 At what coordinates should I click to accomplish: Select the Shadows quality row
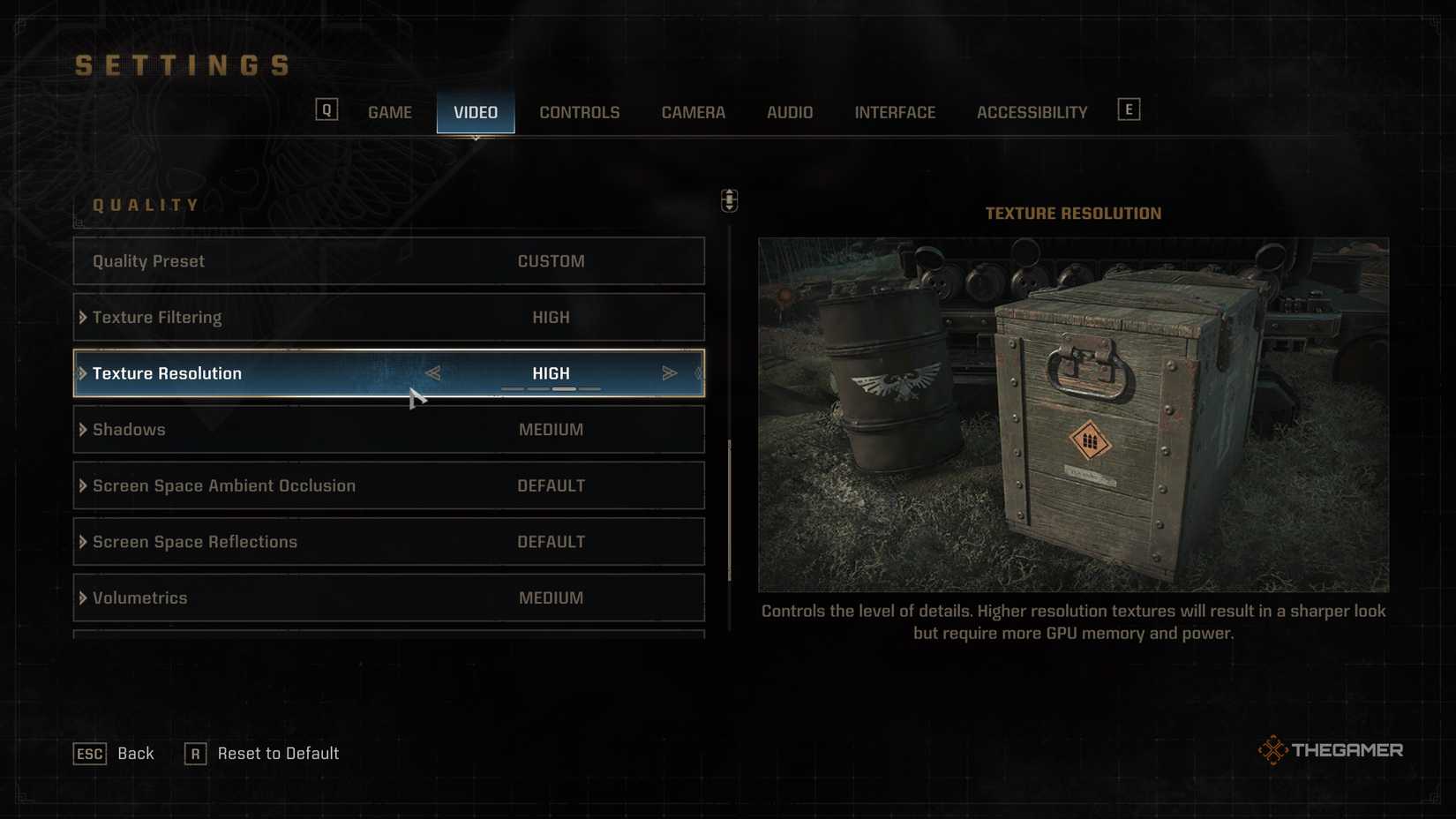click(x=388, y=430)
